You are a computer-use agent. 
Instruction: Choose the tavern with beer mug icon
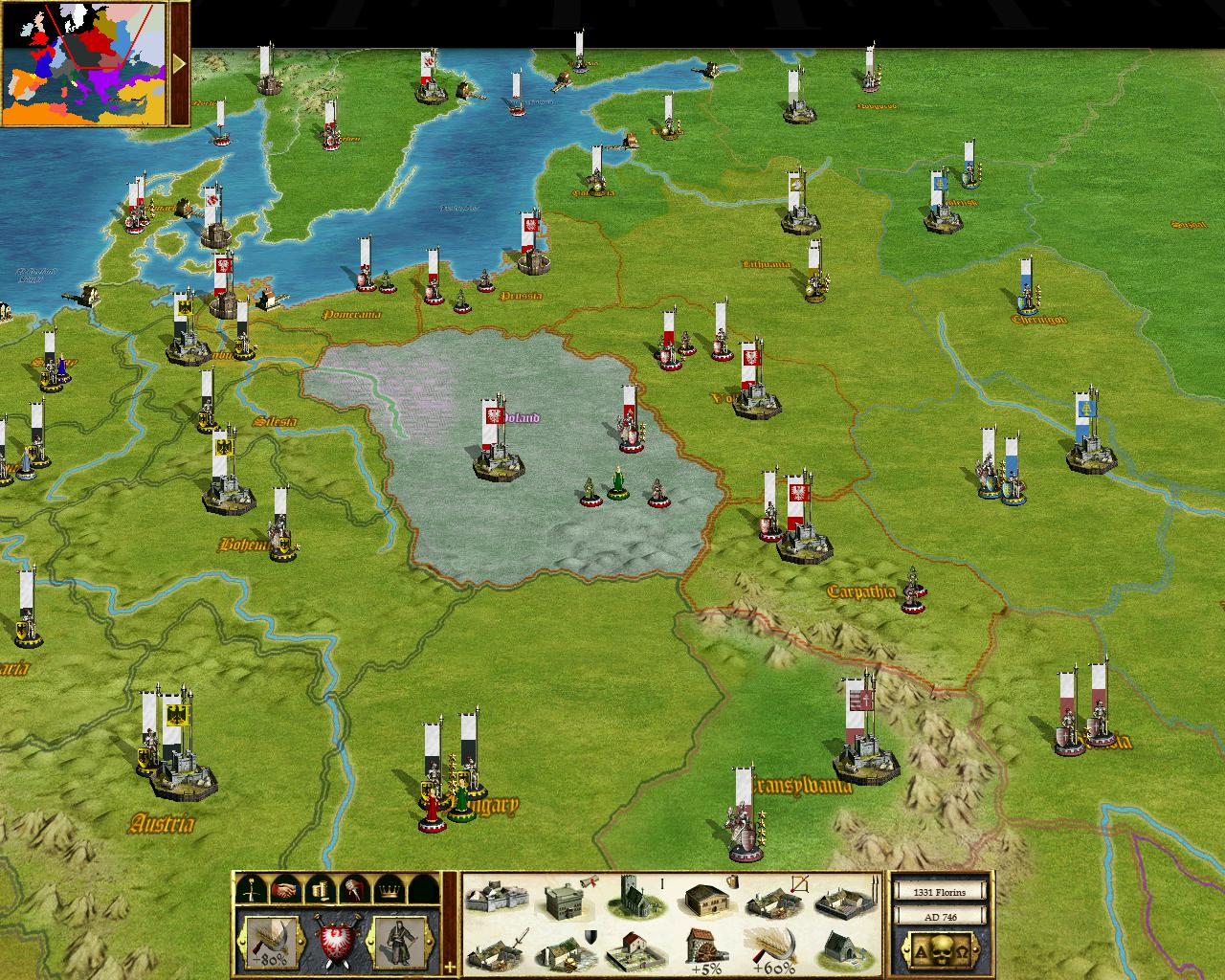tap(709, 898)
